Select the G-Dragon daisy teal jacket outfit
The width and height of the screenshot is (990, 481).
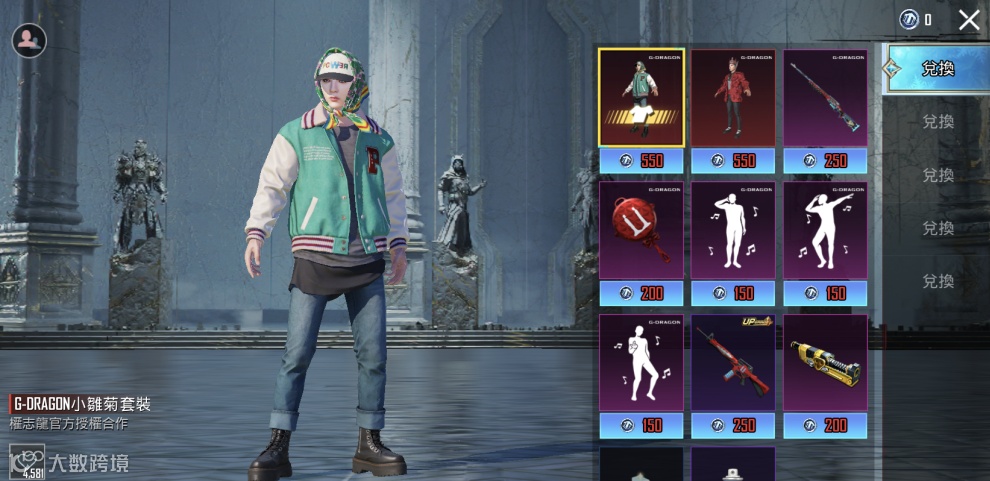point(641,98)
